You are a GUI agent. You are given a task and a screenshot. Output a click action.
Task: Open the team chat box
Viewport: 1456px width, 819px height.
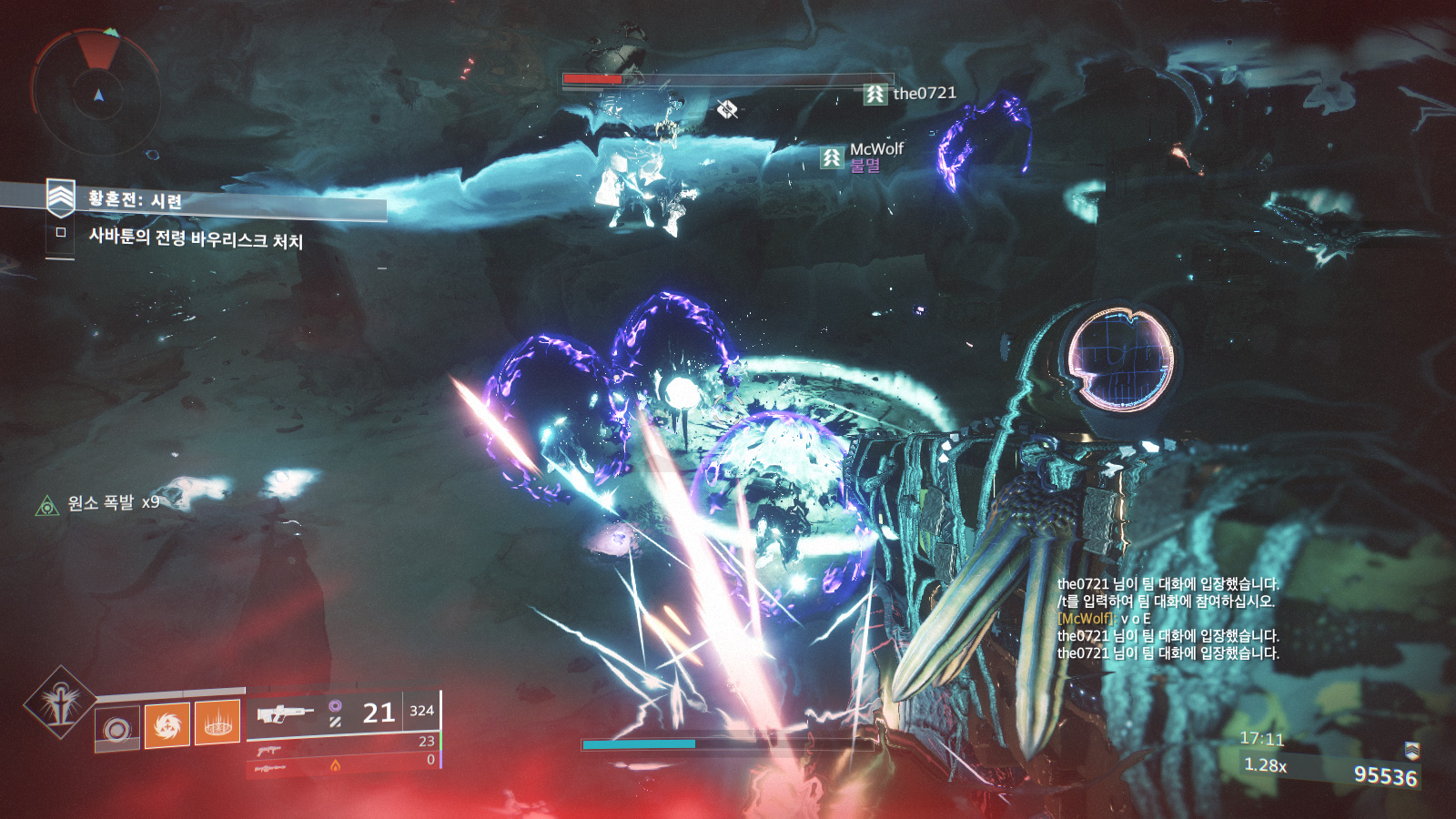1168,619
